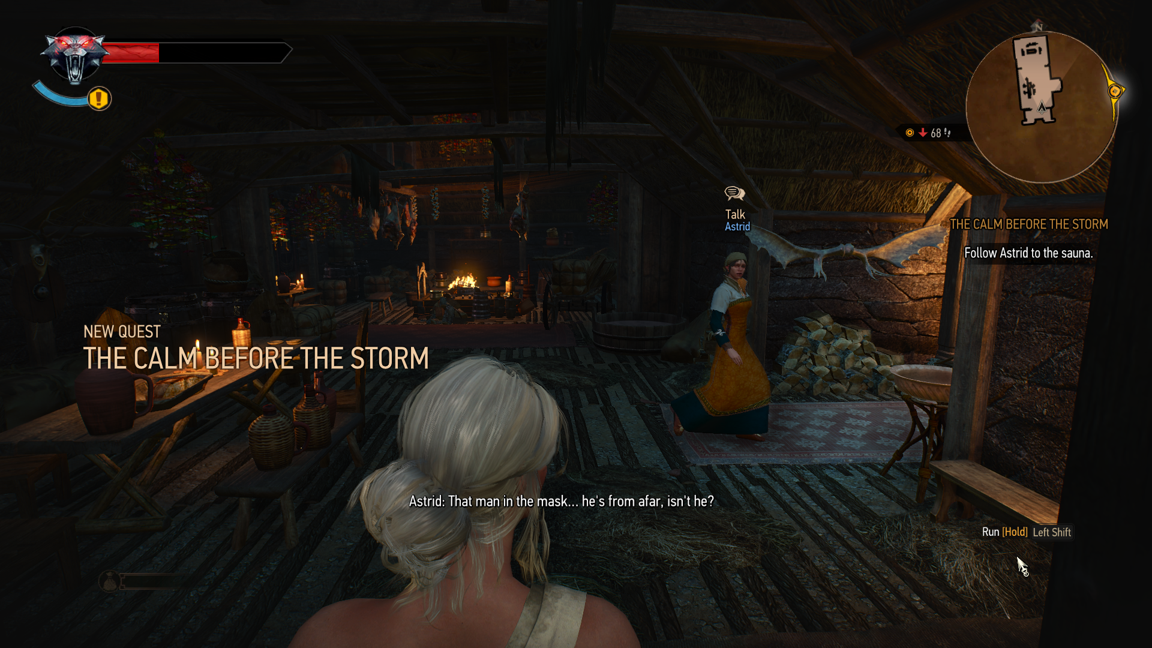
Task: Select the wolf medallion icon
Action: 74,54
